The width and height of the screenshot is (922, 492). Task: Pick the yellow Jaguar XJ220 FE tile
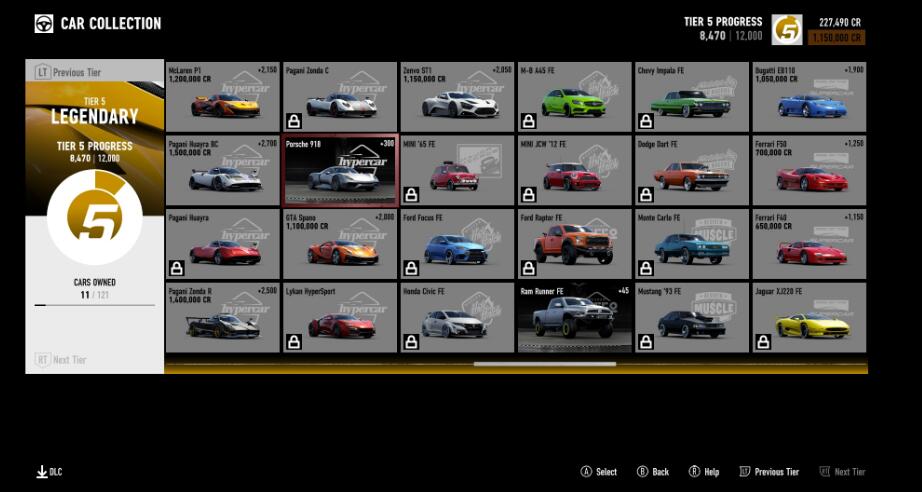click(808, 317)
